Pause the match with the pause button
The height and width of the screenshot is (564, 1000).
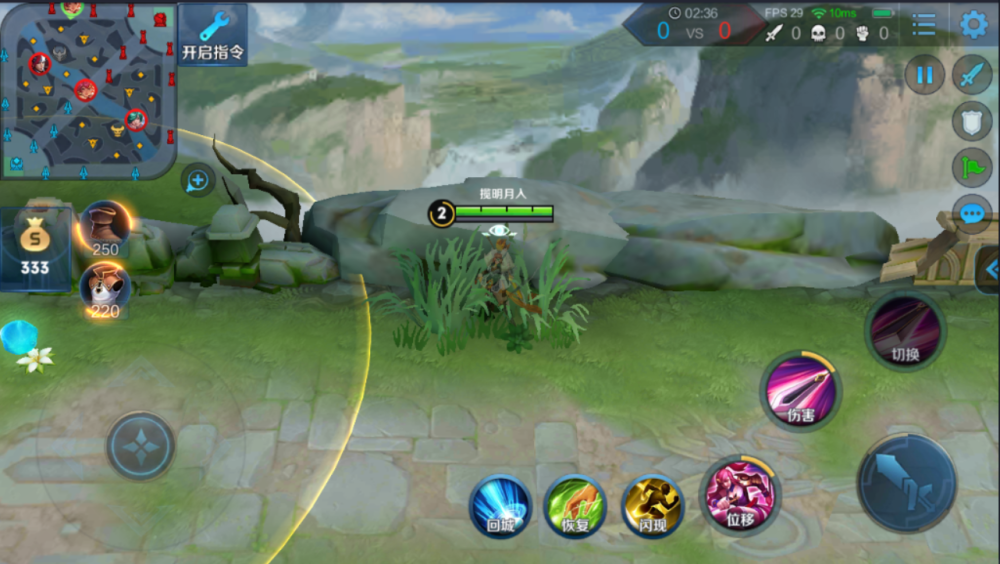(925, 75)
